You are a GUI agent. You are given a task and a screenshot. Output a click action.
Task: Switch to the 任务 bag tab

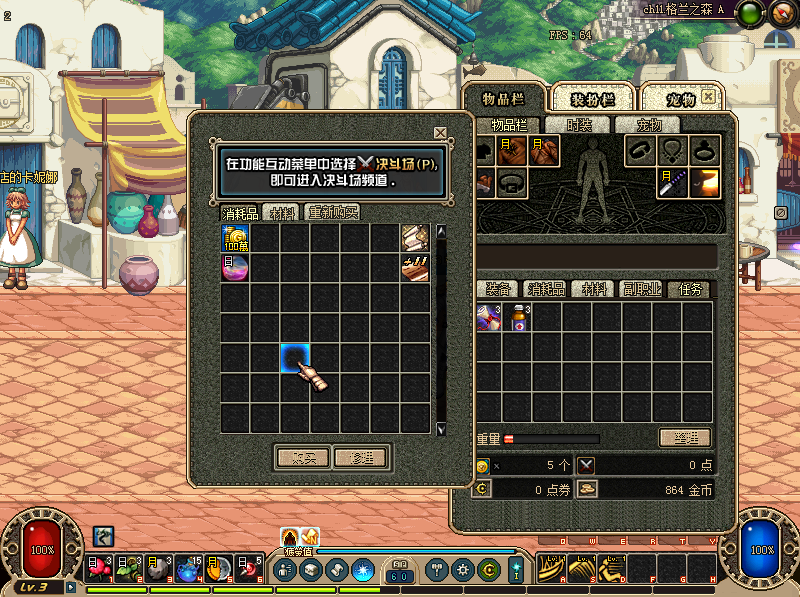click(691, 289)
